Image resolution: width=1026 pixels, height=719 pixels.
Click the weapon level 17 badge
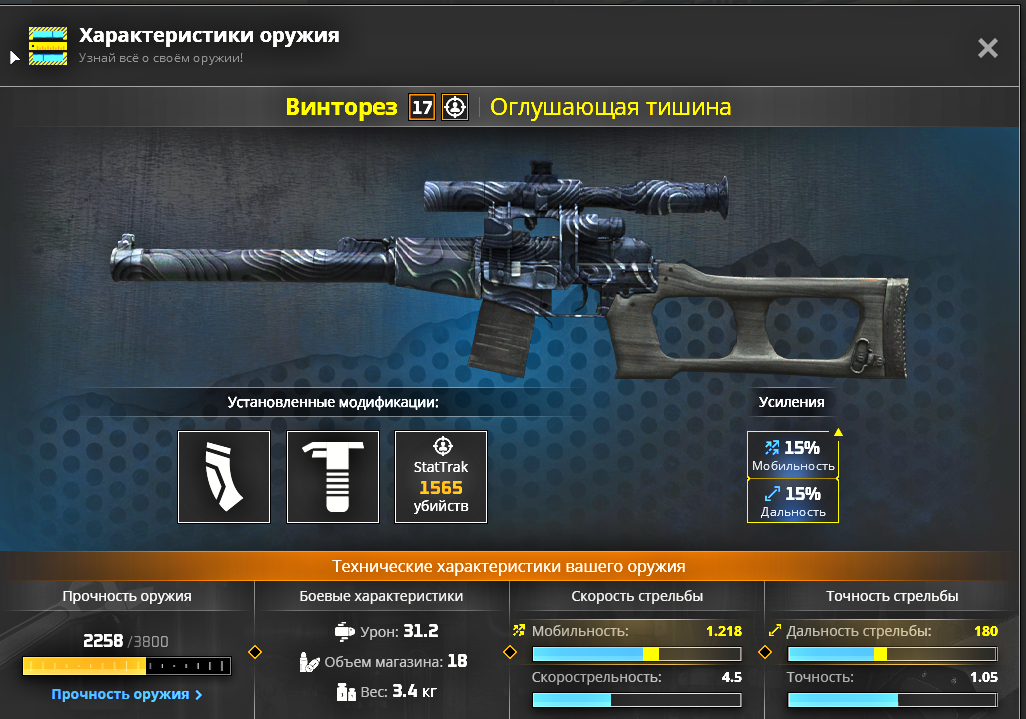pyautogui.click(x=422, y=107)
